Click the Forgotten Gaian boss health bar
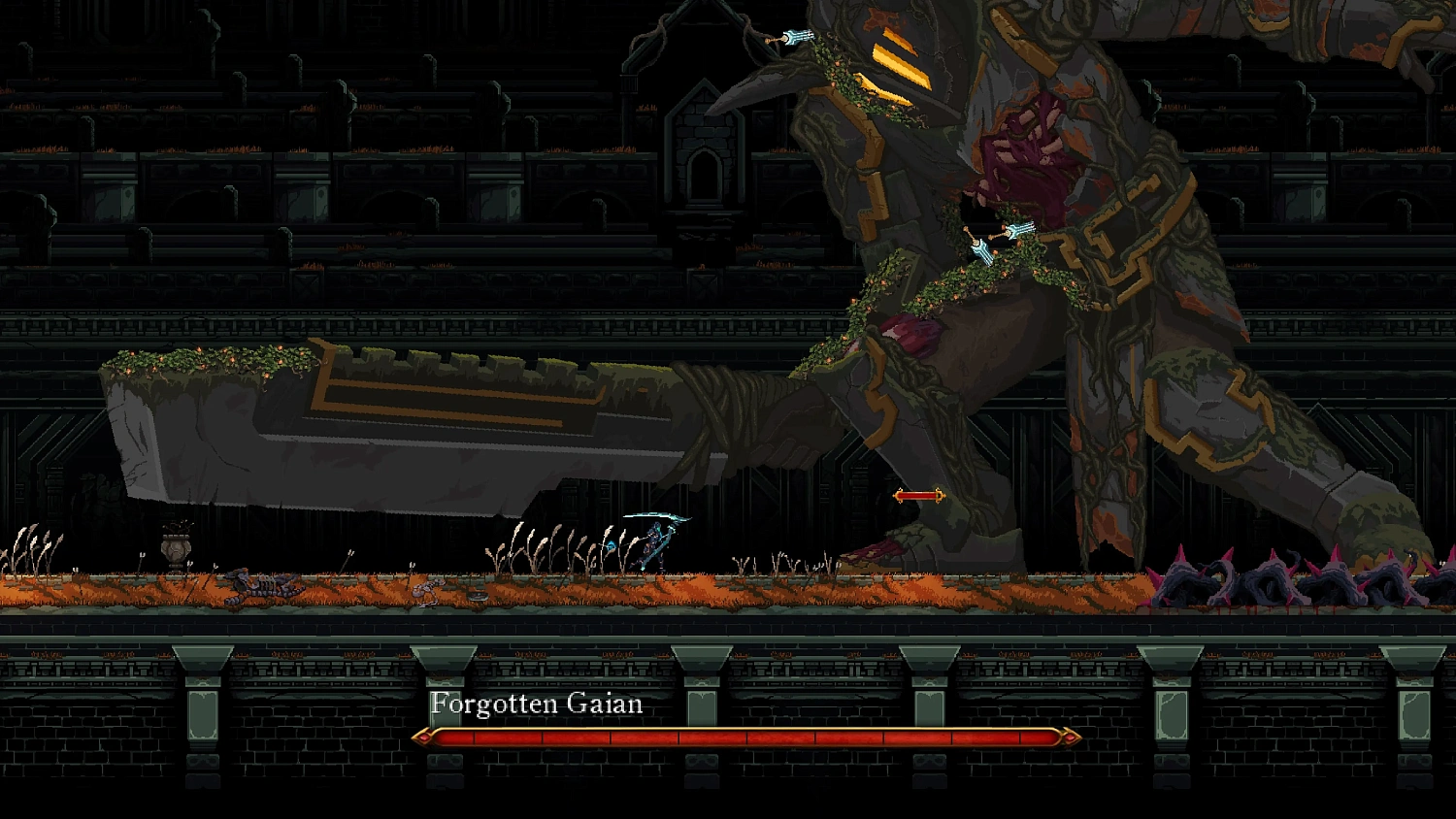Screen dimensions: 1456x819 coord(747,736)
